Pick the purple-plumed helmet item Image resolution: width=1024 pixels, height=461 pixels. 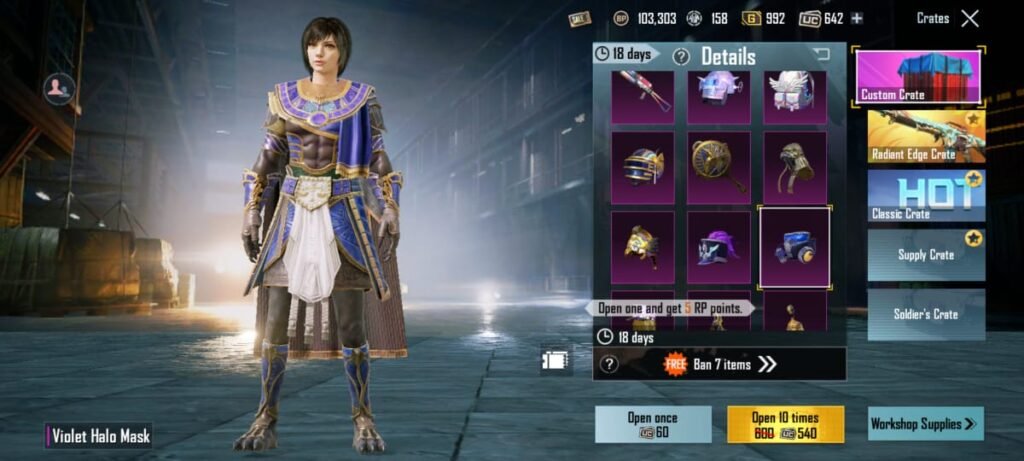click(x=718, y=246)
